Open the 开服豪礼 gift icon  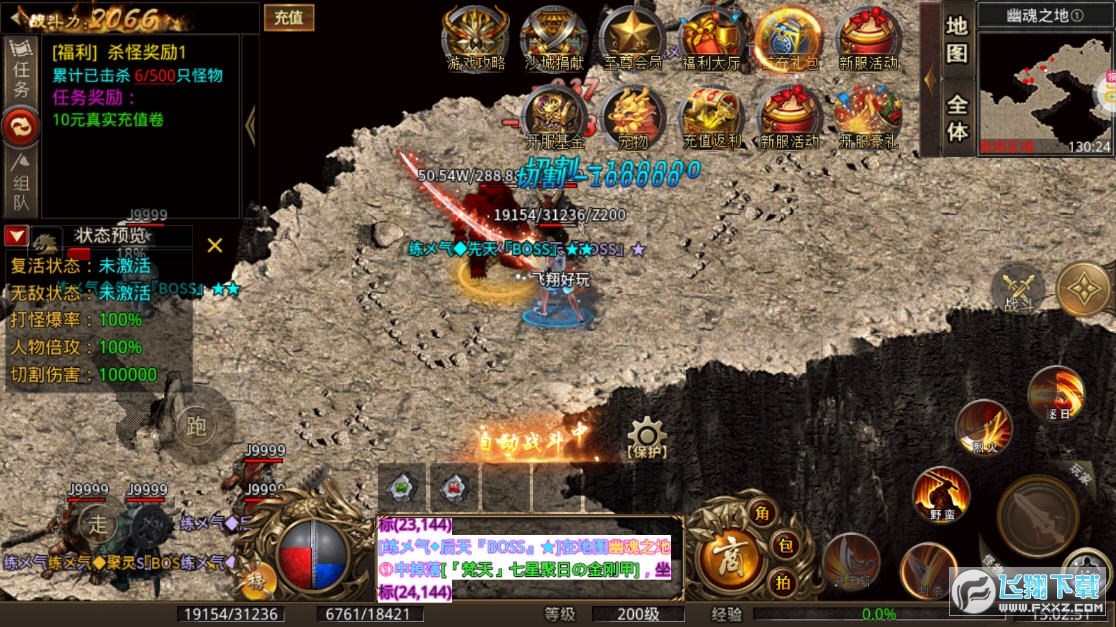868,117
